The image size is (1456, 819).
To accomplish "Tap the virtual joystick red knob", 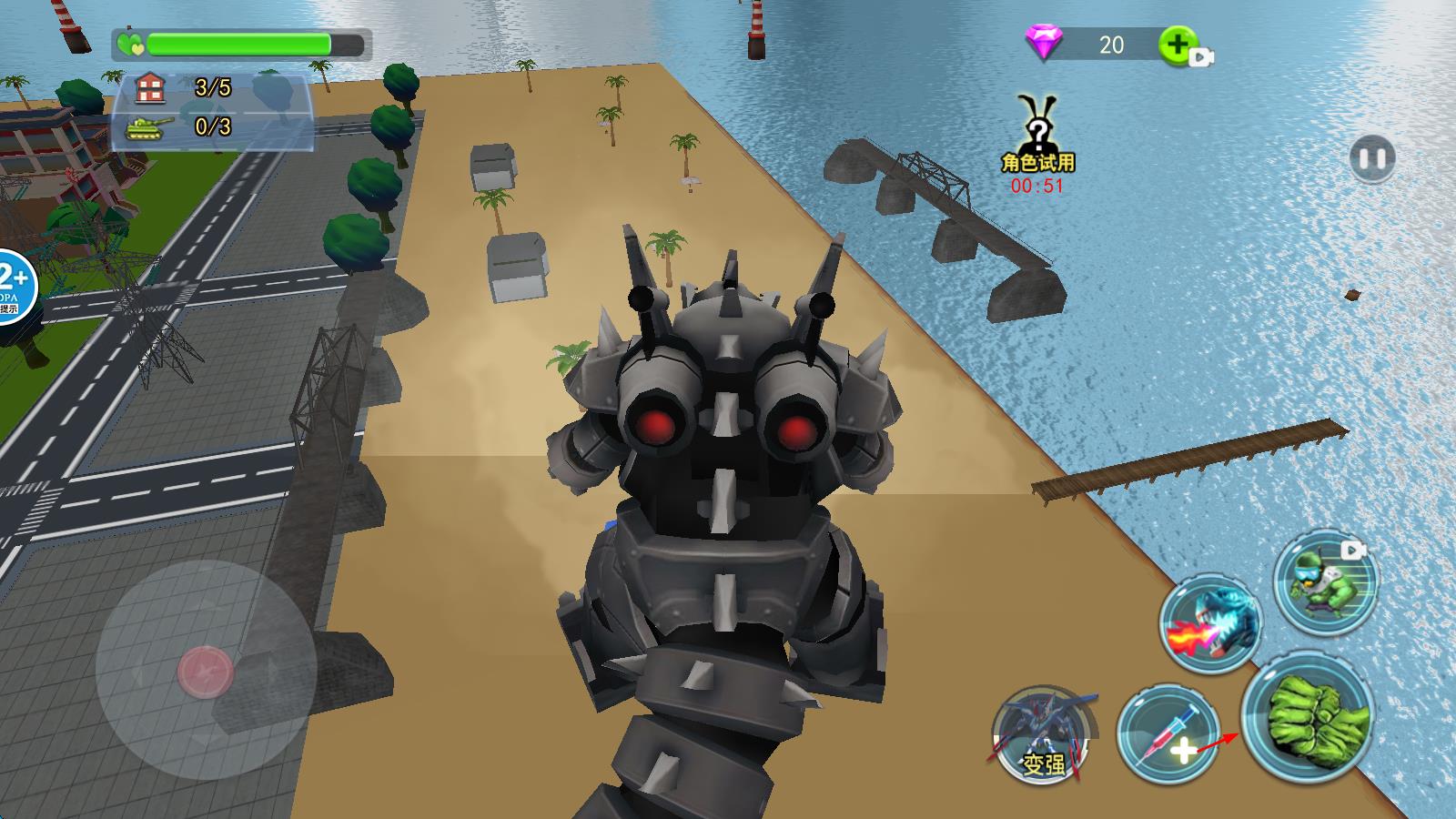I will (206, 672).
